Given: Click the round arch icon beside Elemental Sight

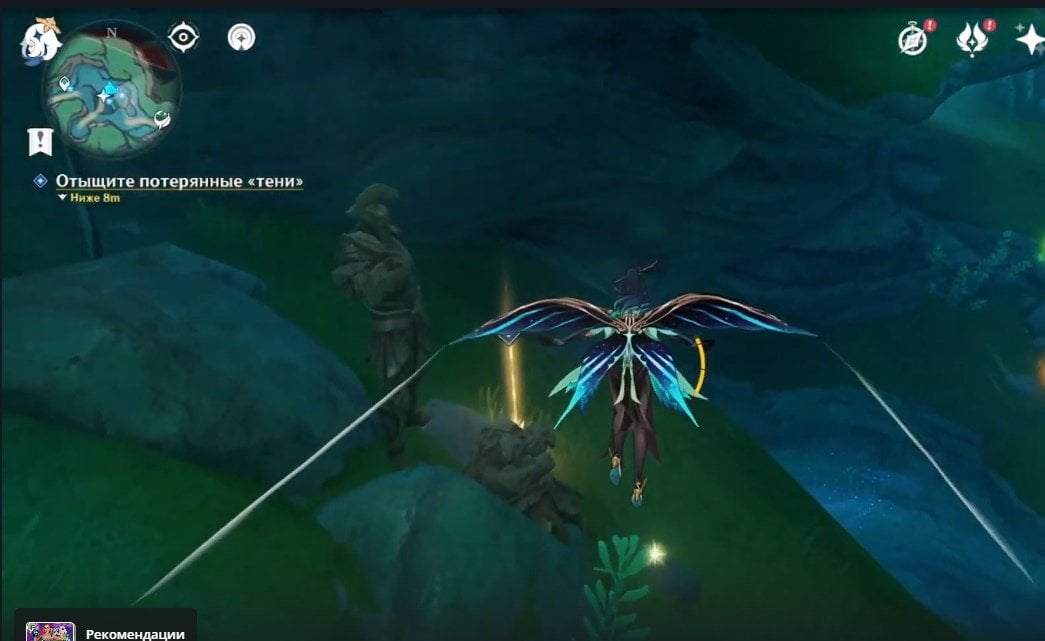Looking at the screenshot, I should 241,37.
